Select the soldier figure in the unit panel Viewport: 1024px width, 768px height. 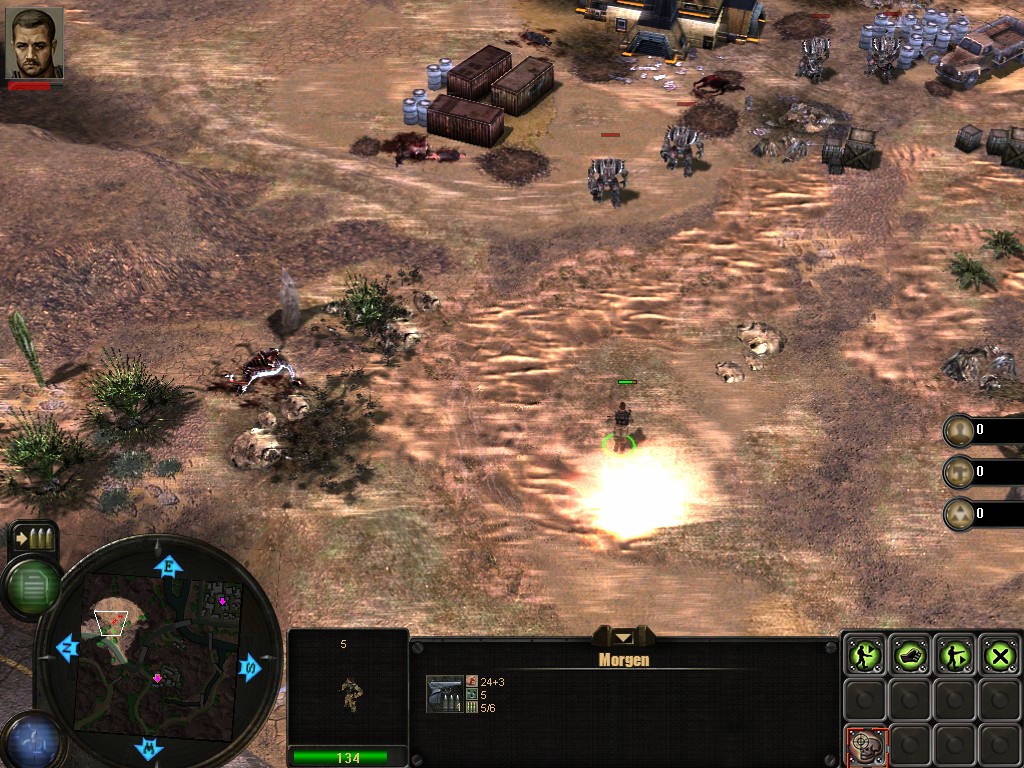[x=350, y=693]
